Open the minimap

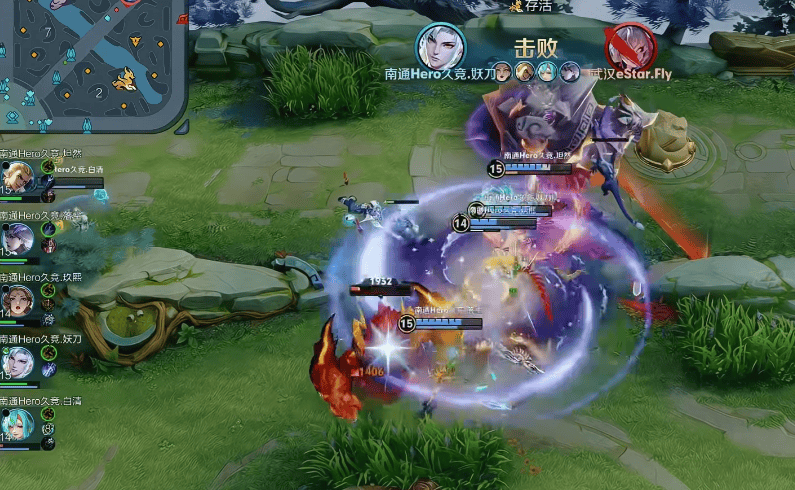92,63
